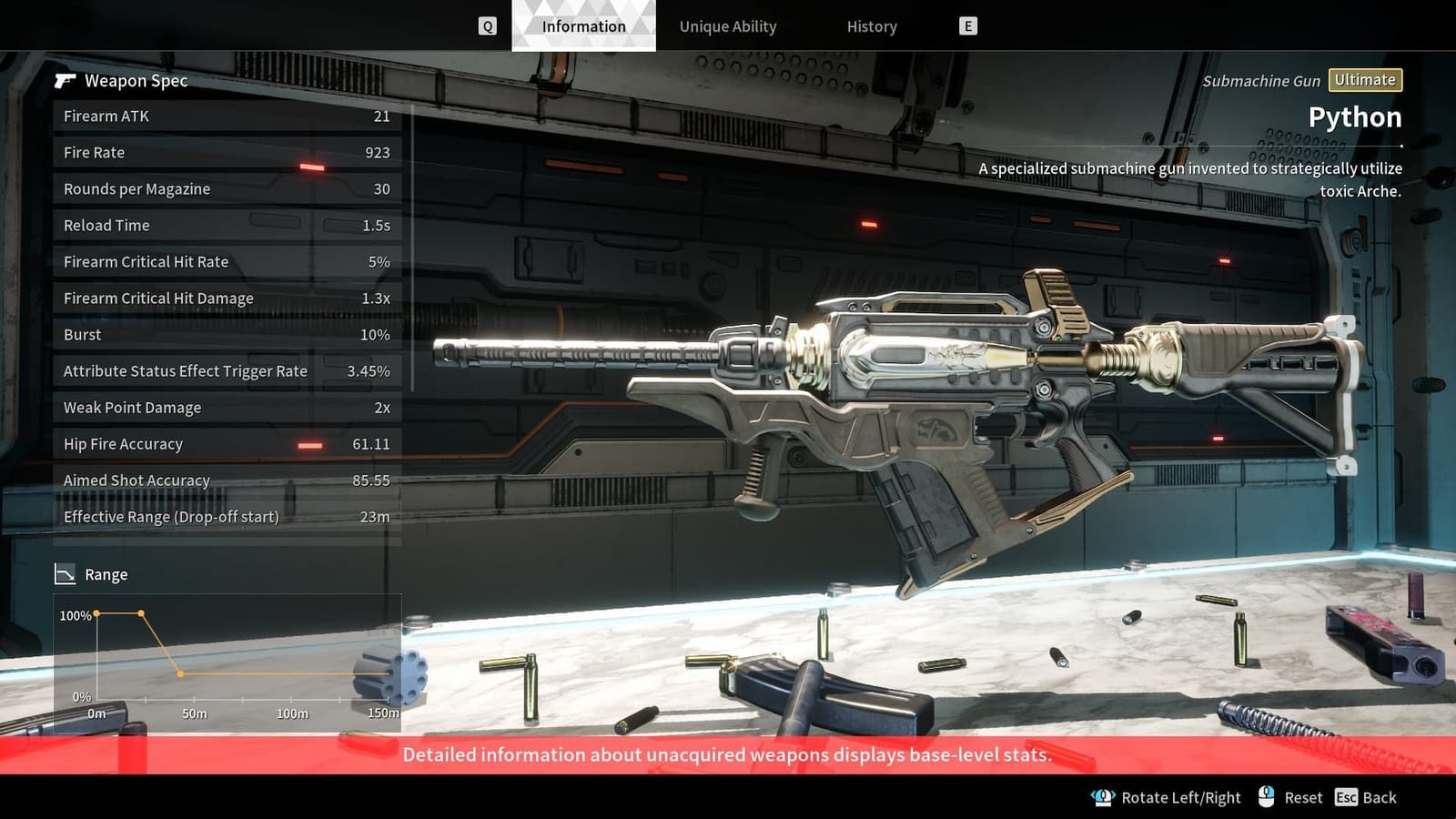Click the Q key hint icon
The image size is (1456, 819).
coord(488,25)
